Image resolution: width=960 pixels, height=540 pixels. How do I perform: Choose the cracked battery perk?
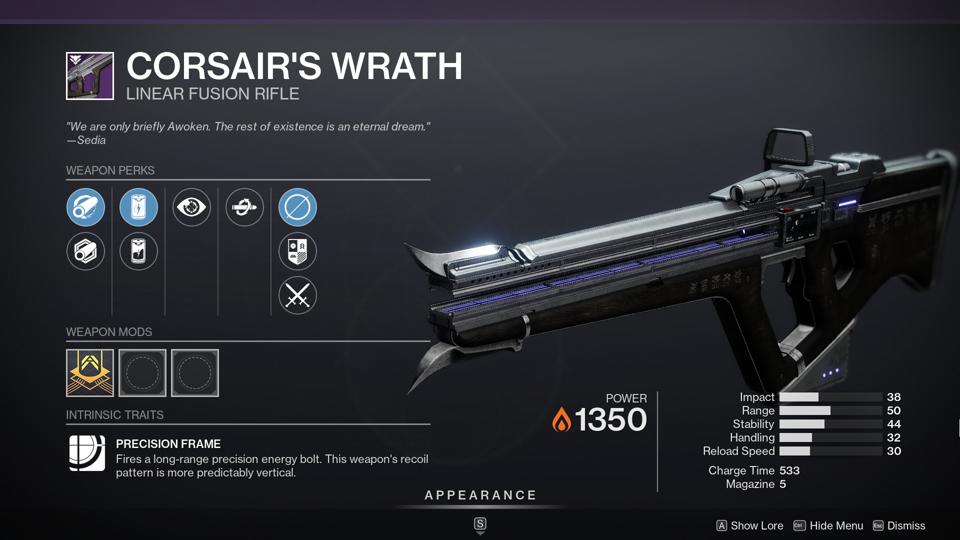tap(138, 251)
